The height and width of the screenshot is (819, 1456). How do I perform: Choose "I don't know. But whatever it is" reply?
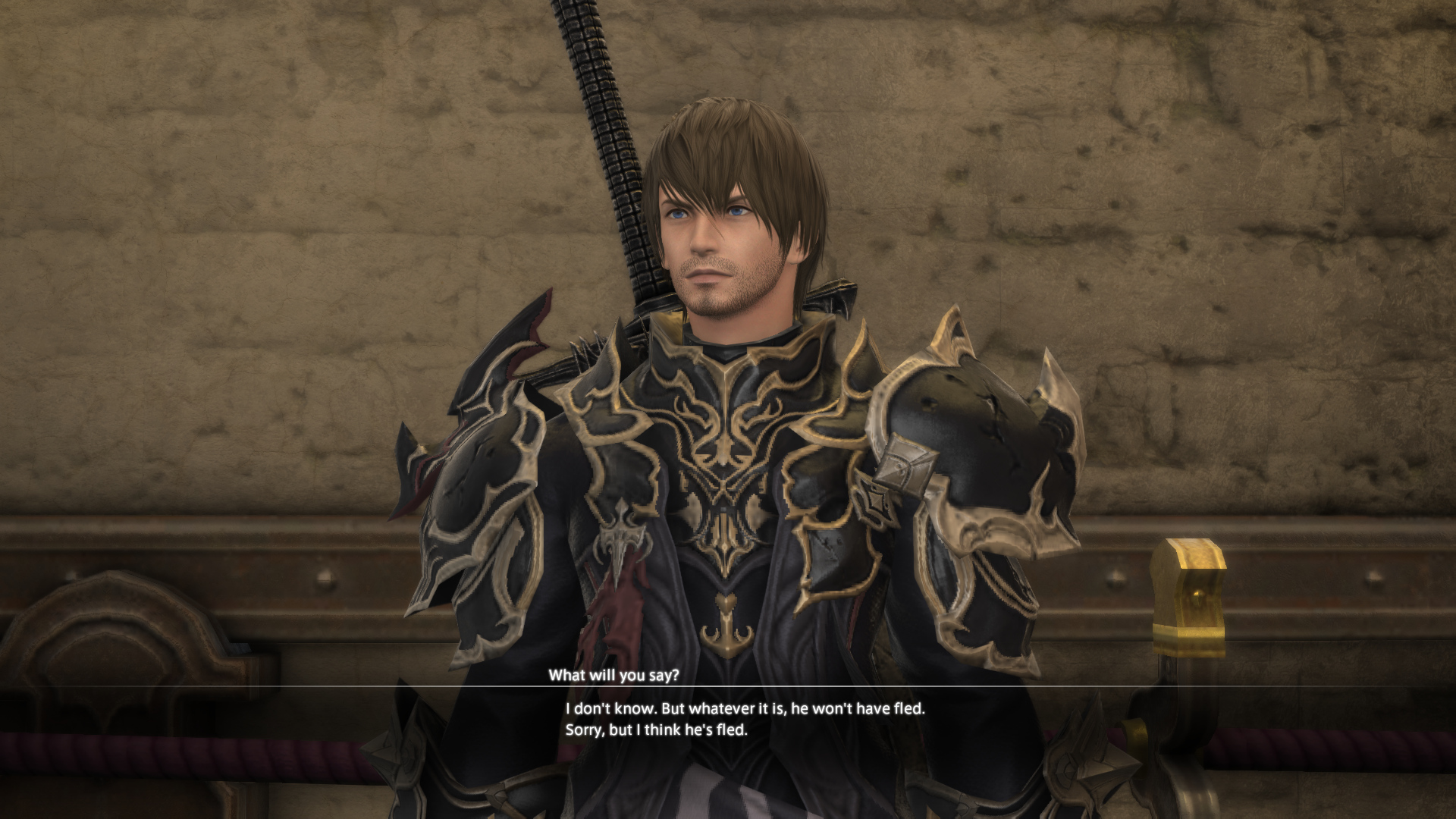[745, 710]
